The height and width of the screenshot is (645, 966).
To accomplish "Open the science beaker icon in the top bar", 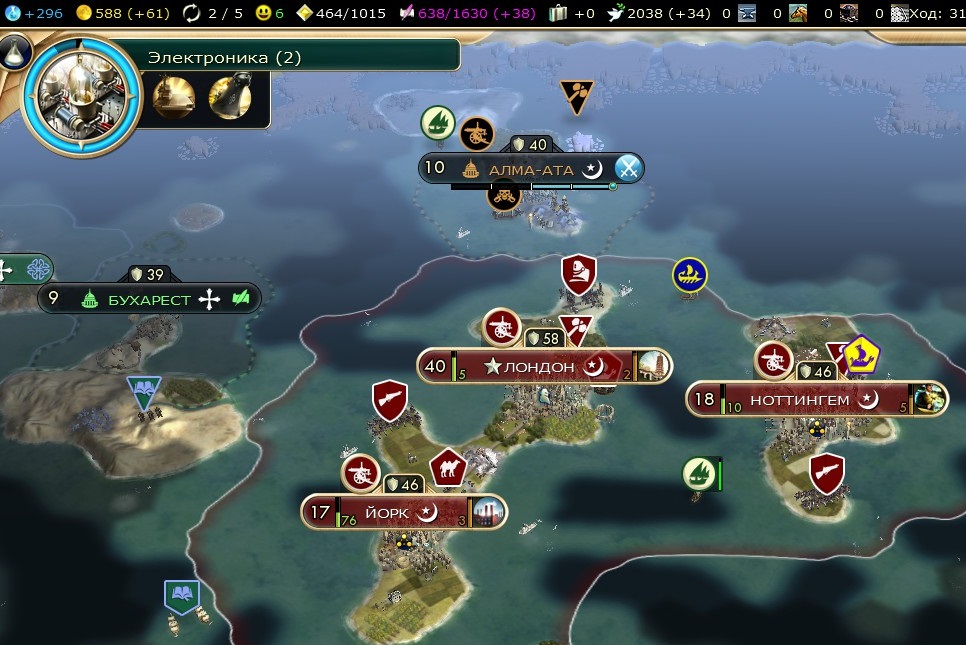I will coord(10,13).
